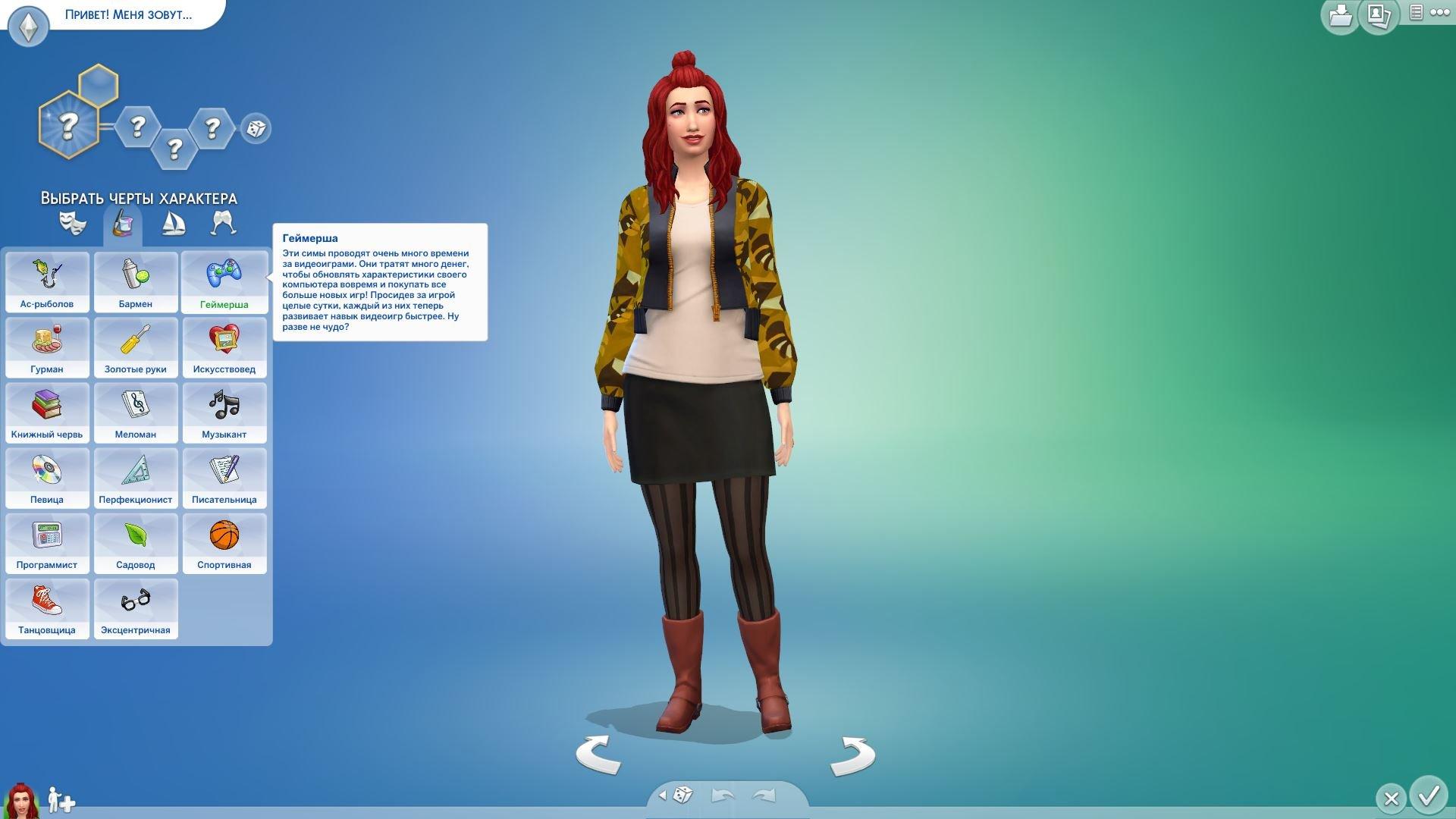
Task: Open the gallery save icon
Action: tap(1340, 16)
